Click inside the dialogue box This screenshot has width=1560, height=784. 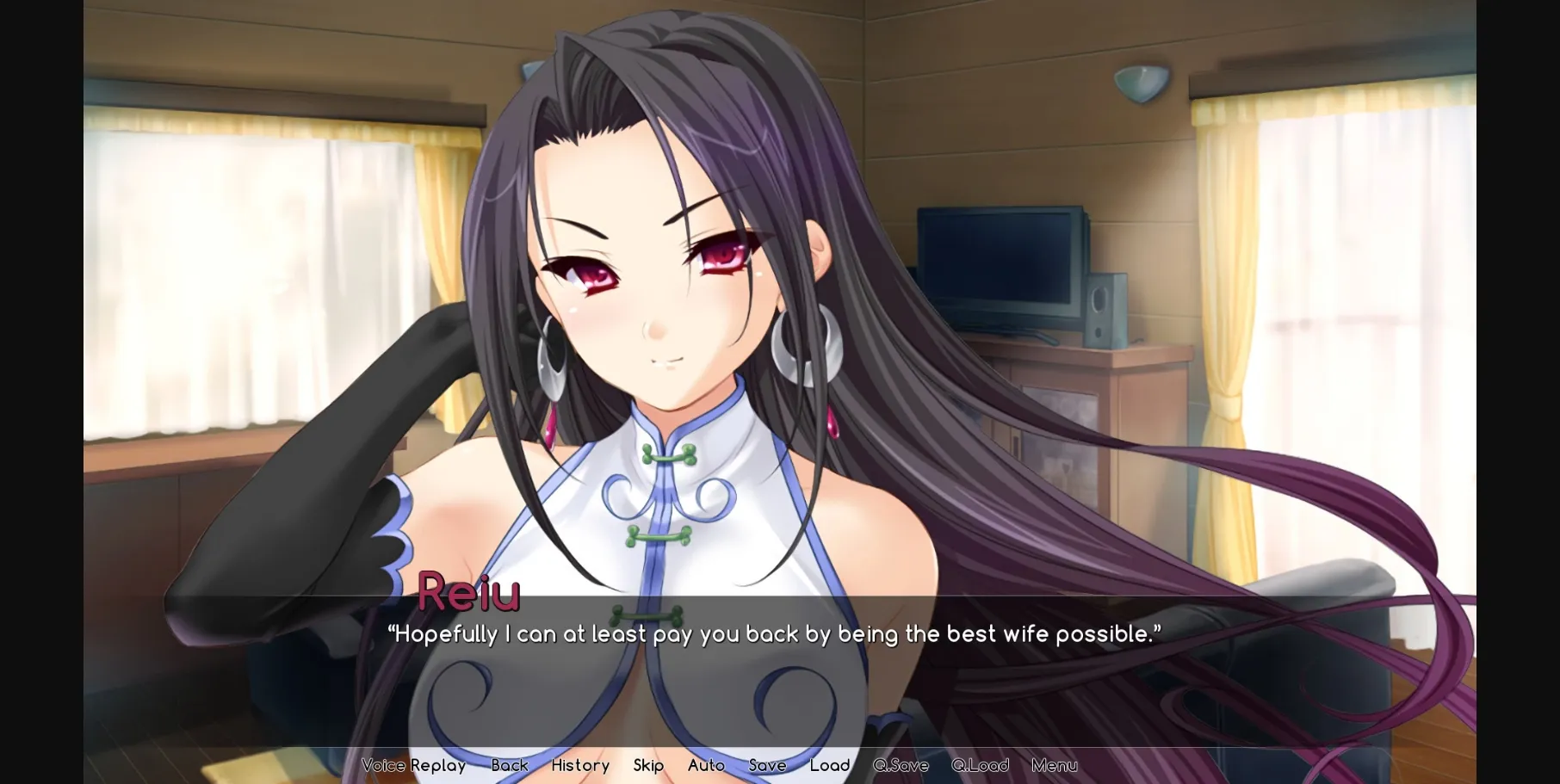[x=775, y=671]
